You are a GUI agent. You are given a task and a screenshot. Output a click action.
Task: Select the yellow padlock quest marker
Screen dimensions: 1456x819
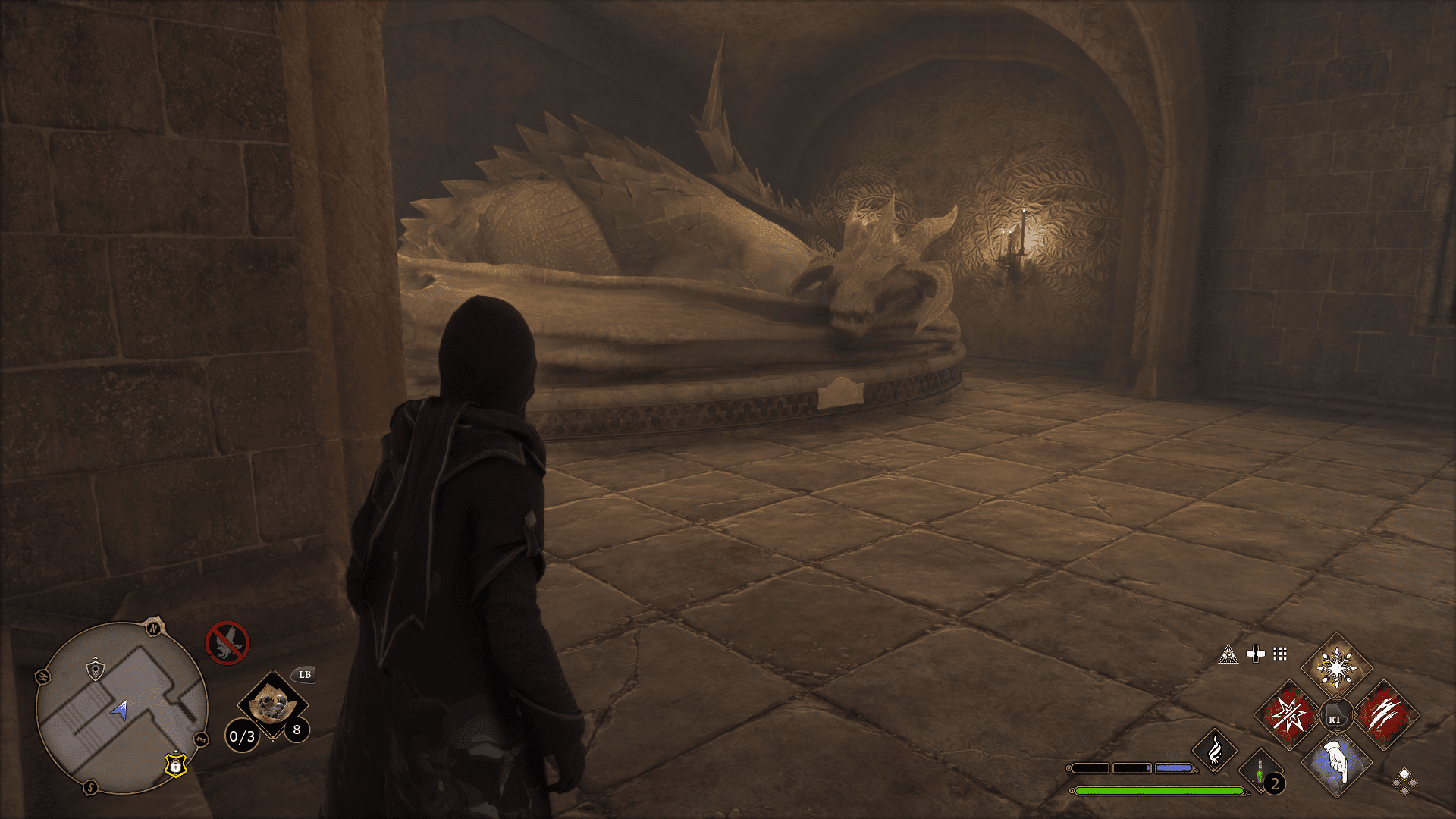coord(176,764)
